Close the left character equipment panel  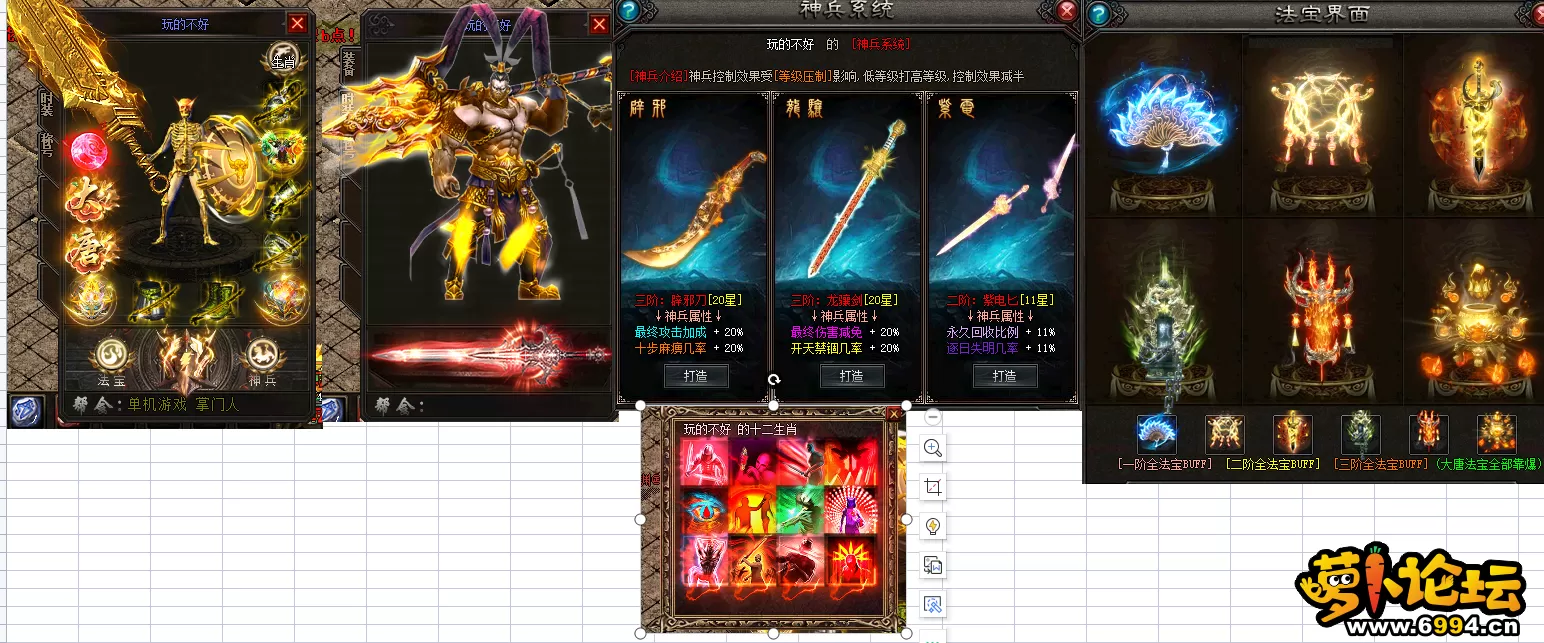coord(297,24)
